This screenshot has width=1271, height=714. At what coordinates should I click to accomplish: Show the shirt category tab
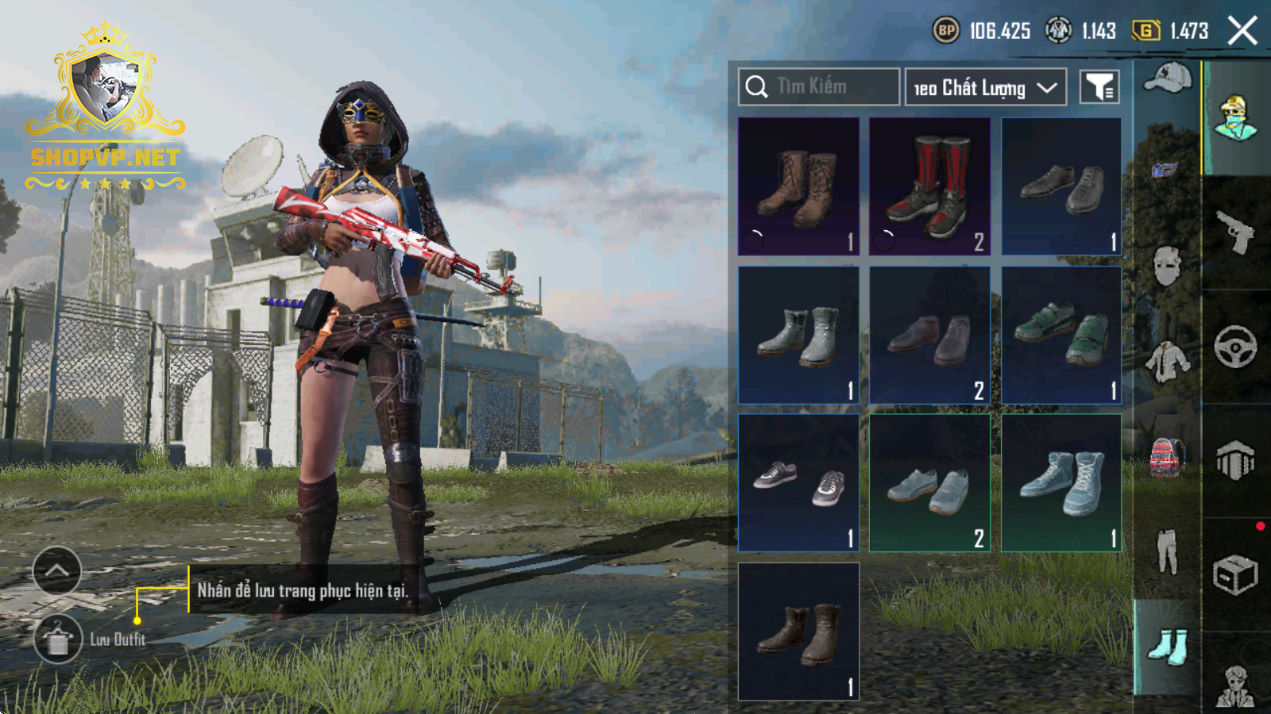1167,360
